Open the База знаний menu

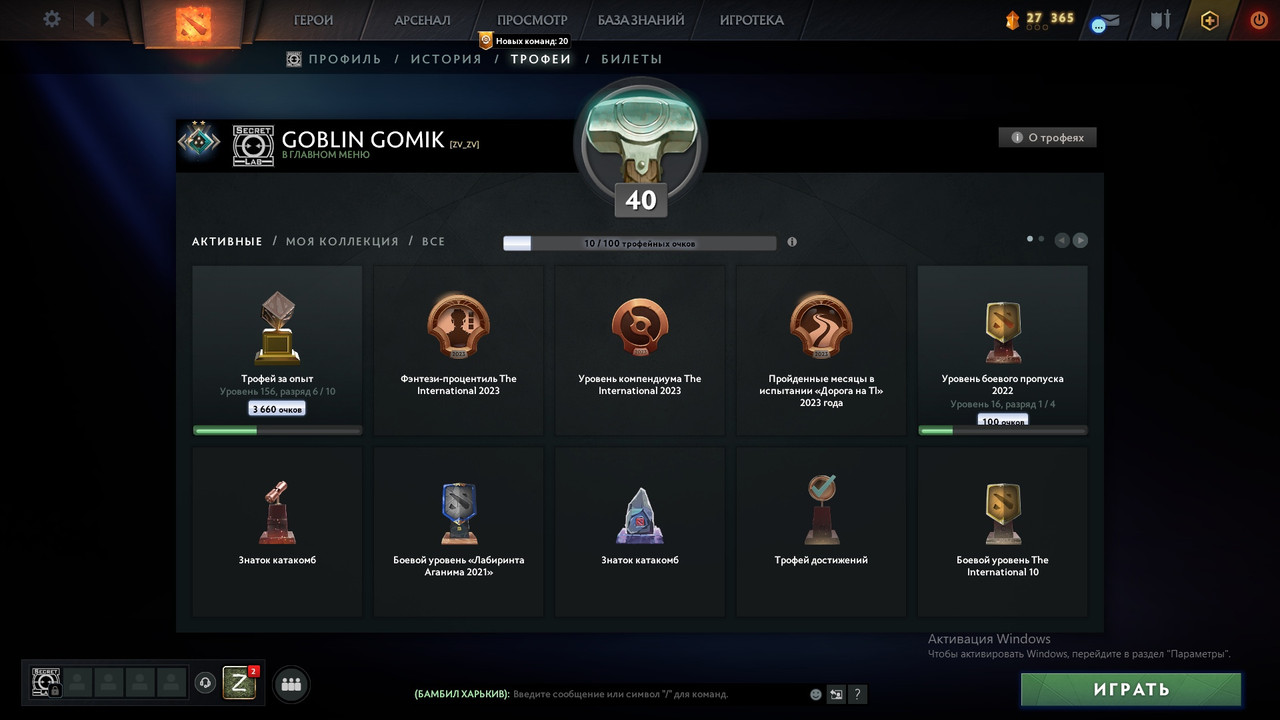641,20
